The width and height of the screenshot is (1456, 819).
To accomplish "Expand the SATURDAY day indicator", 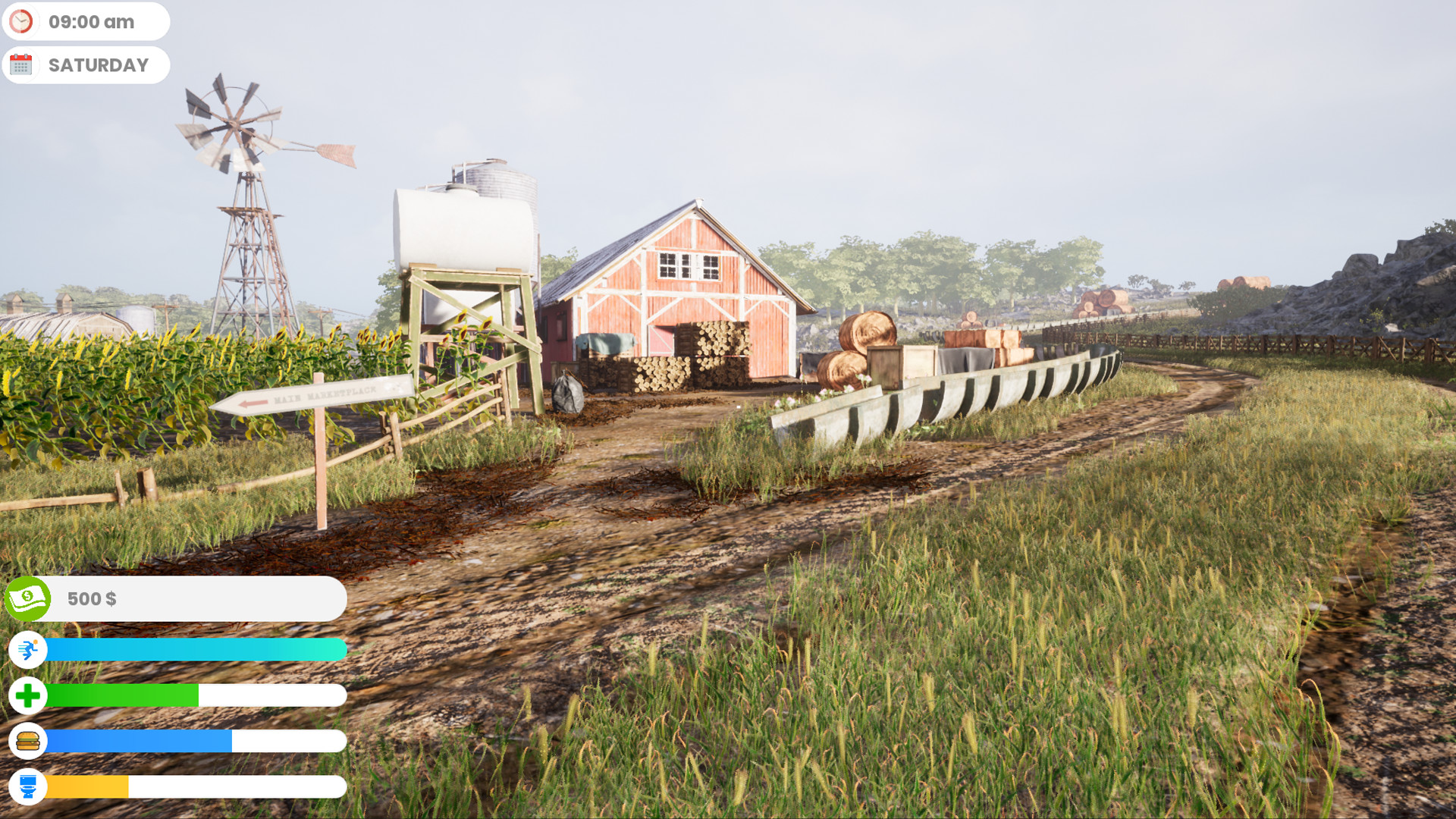I will (x=86, y=64).
